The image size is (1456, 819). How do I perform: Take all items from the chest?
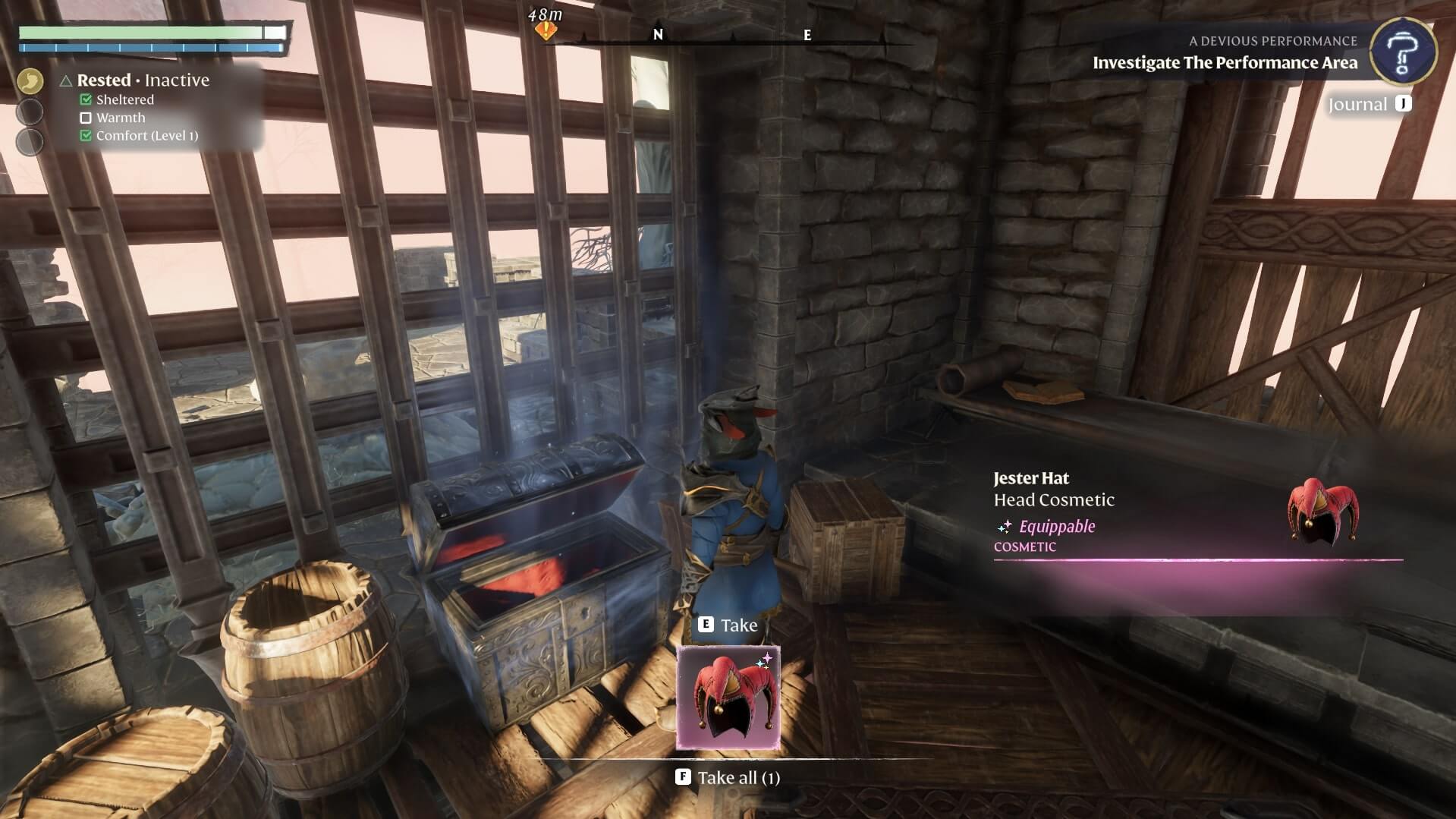point(728,777)
